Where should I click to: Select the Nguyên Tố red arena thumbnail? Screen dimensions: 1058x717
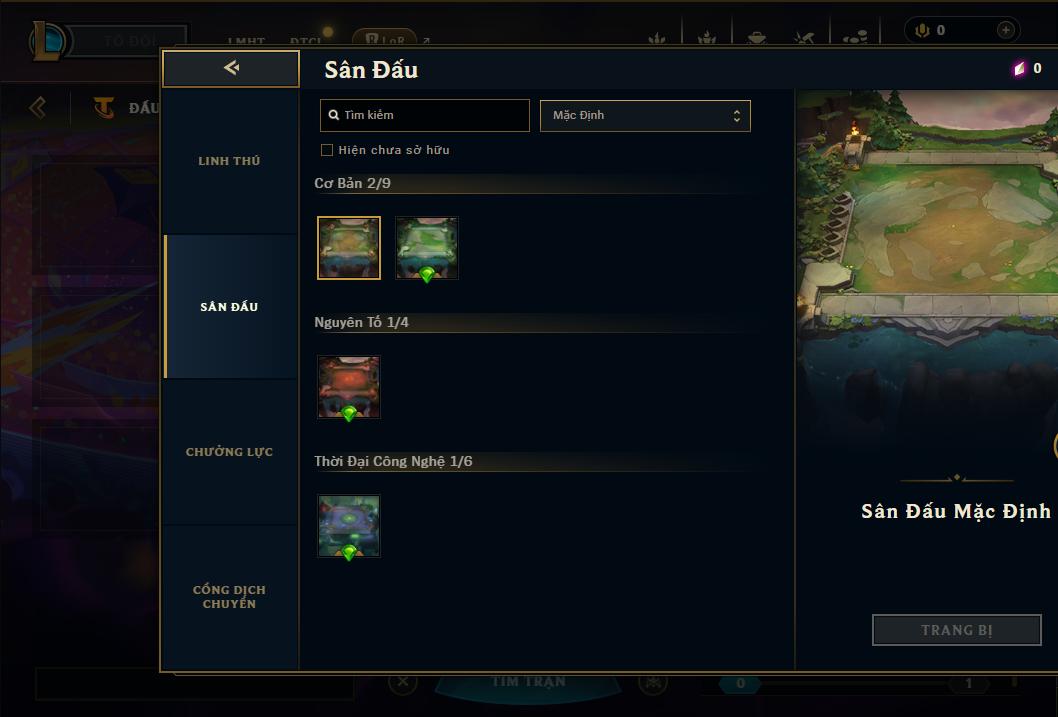349,387
